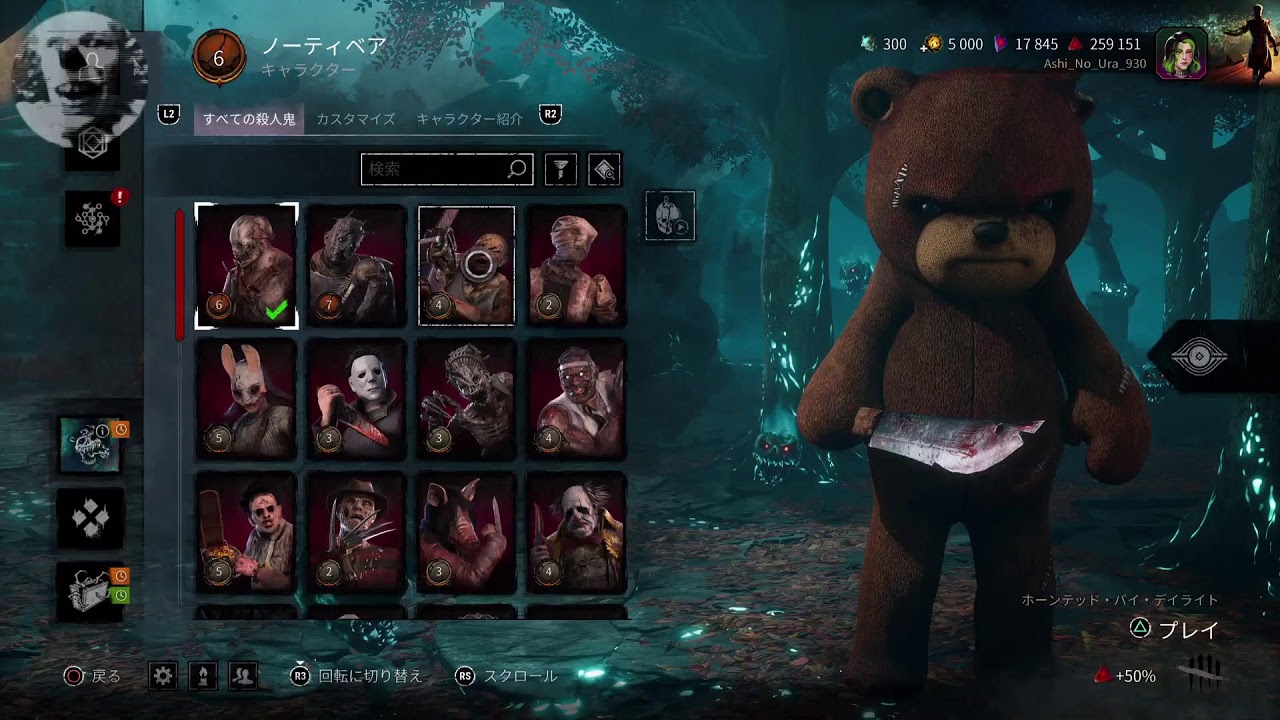Open the キャラクター紹介 tab
The height and width of the screenshot is (720, 1280).
pos(469,119)
